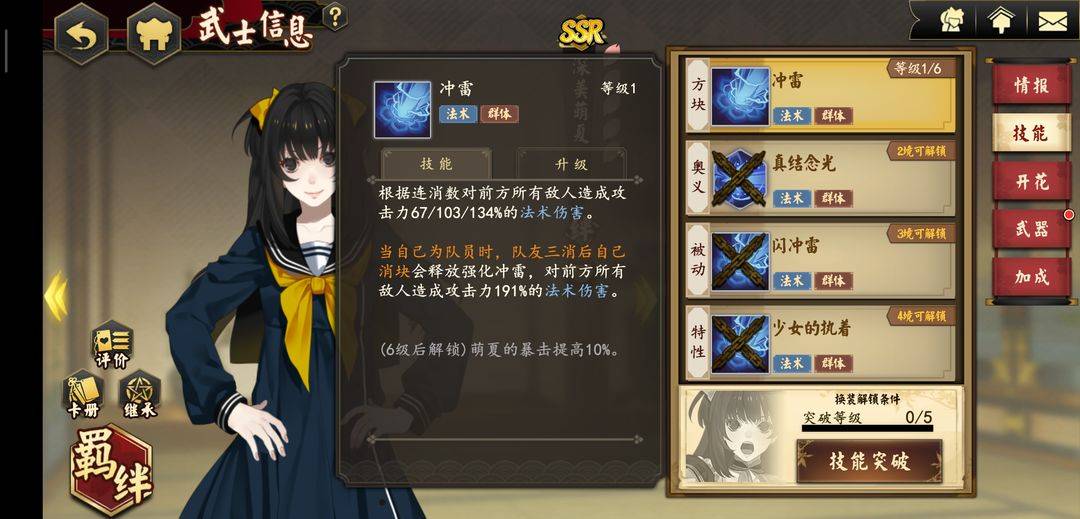Open the 开花 tab
This screenshot has width=1080, height=519.
(1030, 181)
